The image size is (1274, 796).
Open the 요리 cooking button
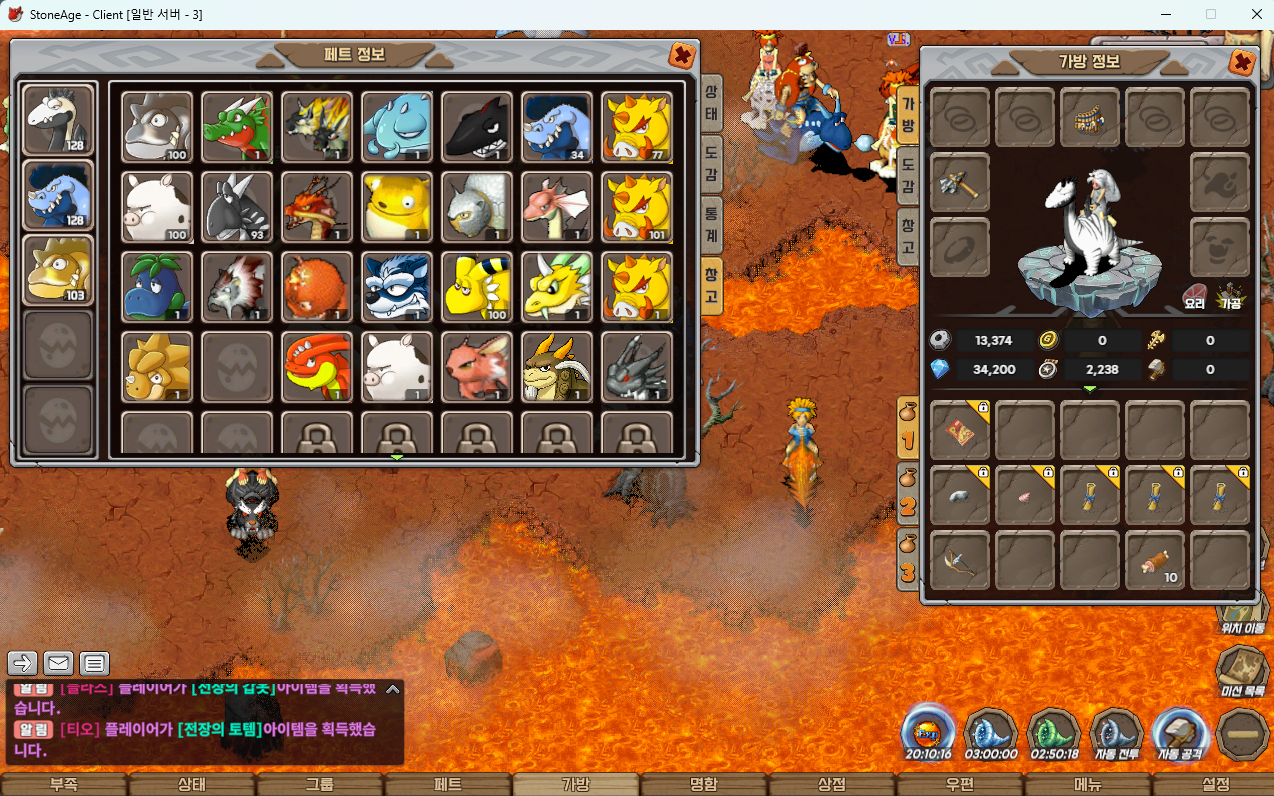[1195, 296]
